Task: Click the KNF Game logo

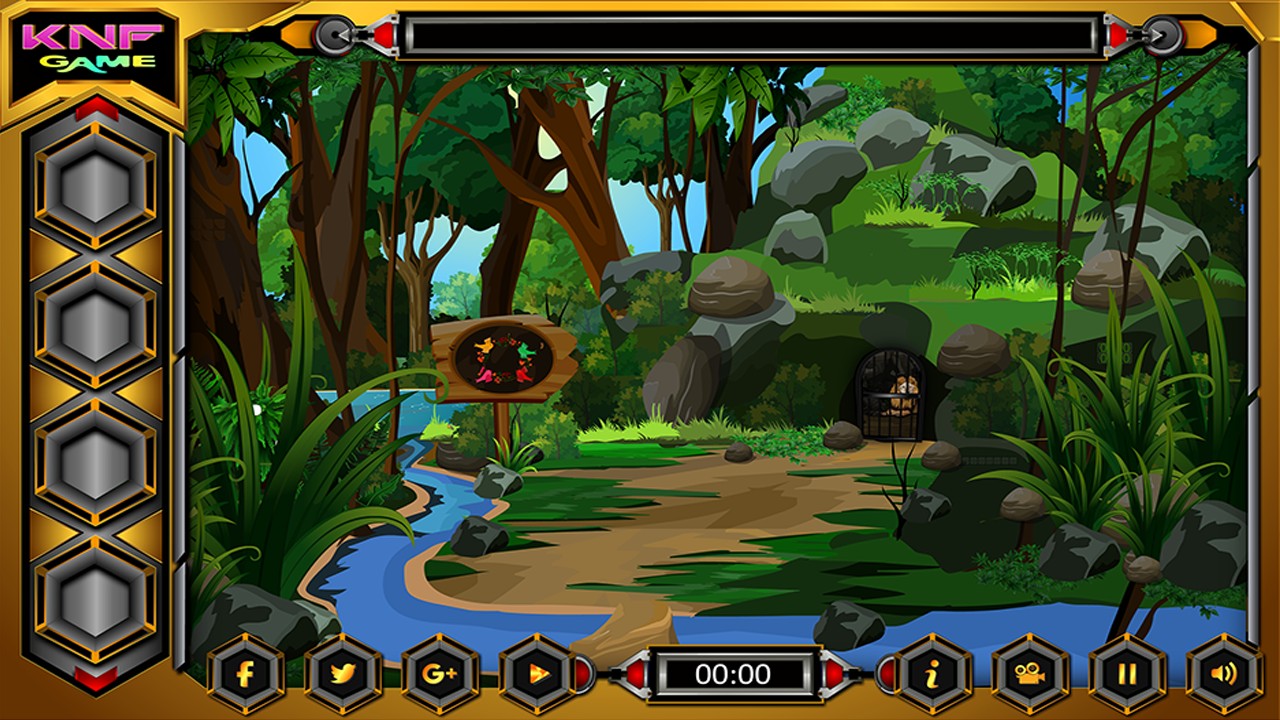Action: click(95, 48)
